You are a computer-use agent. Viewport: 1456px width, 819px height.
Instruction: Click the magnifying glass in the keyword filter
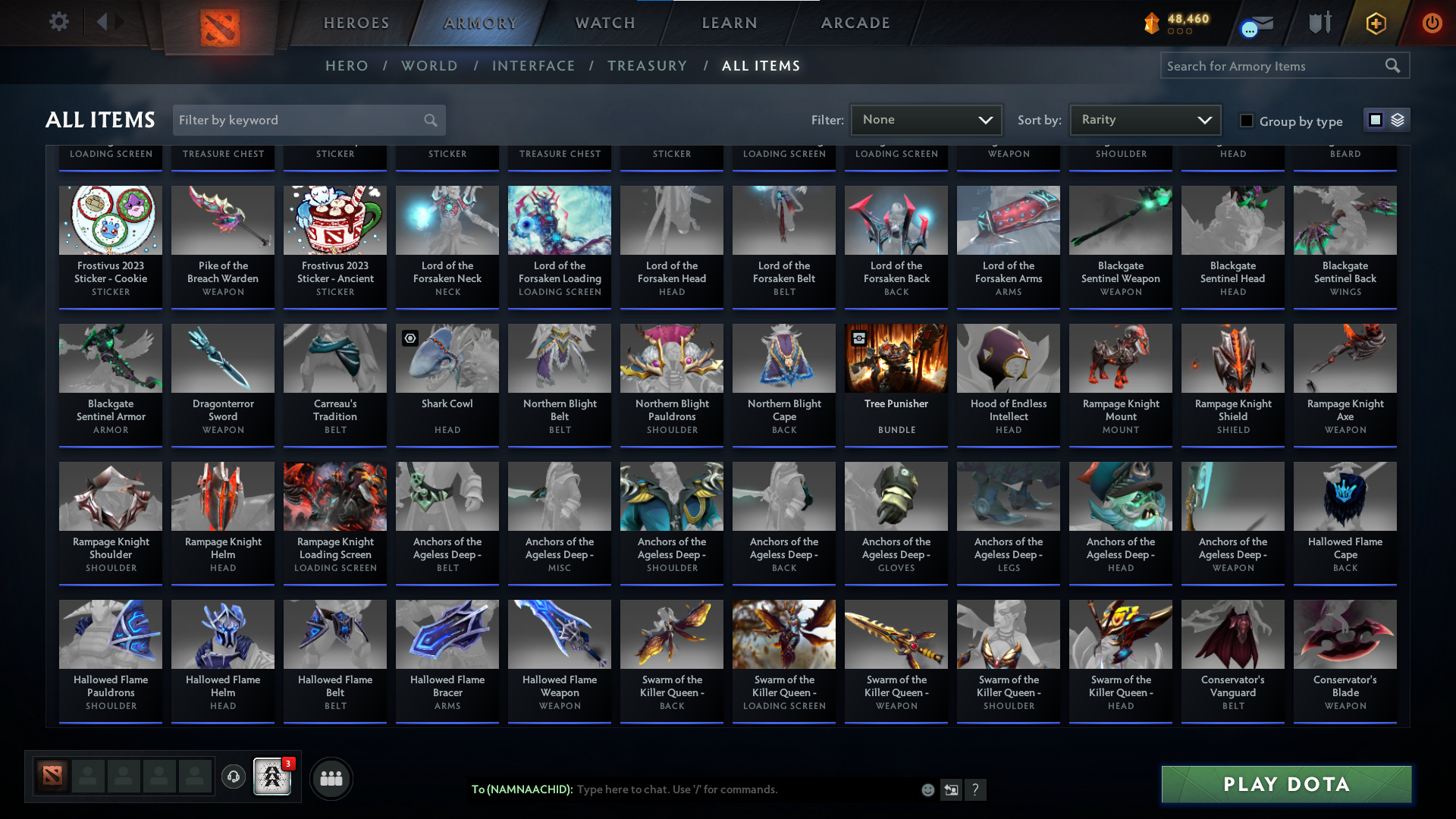[x=429, y=120]
